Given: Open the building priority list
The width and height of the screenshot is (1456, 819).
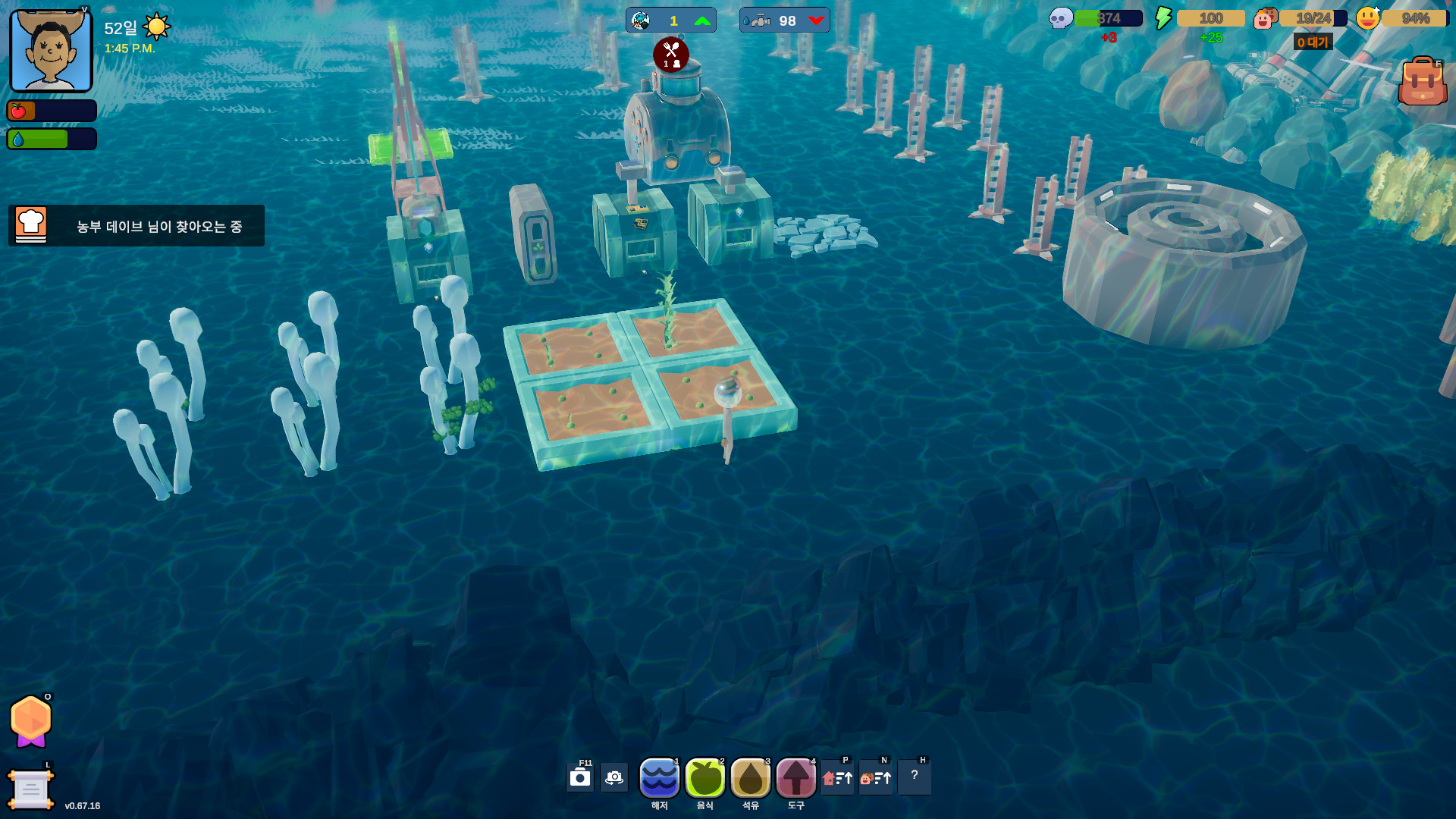Looking at the screenshot, I should 838,778.
